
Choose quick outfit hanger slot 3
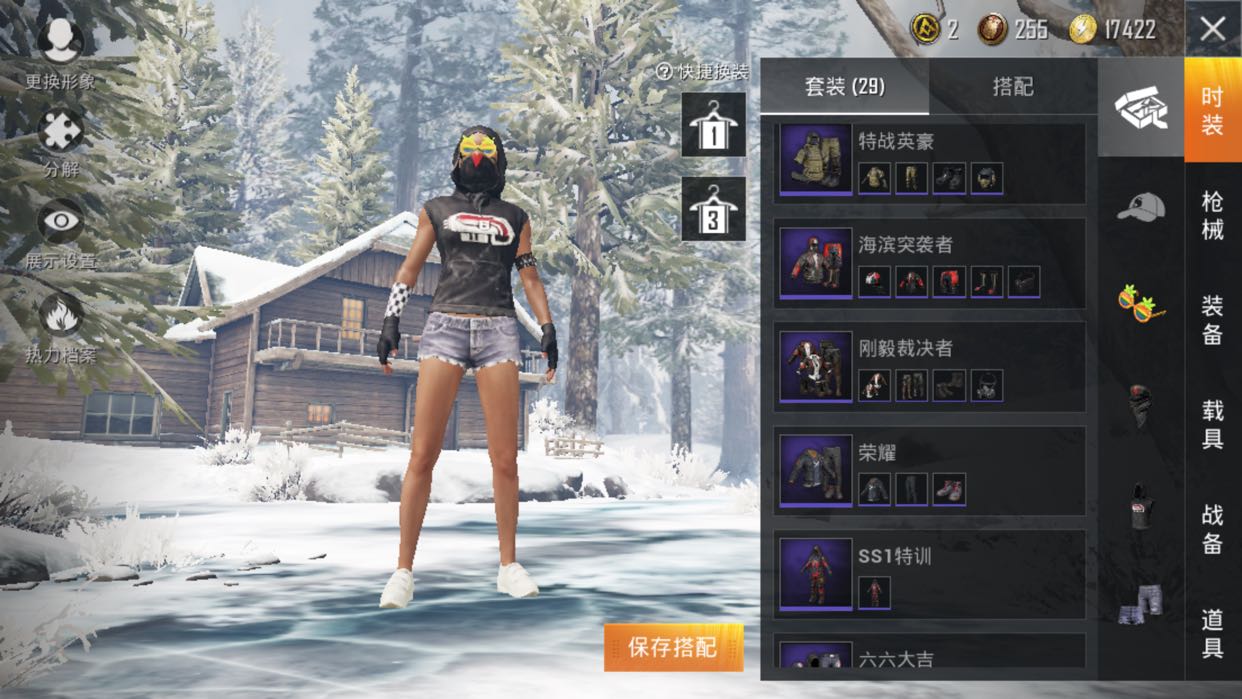[x=713, y=209]
